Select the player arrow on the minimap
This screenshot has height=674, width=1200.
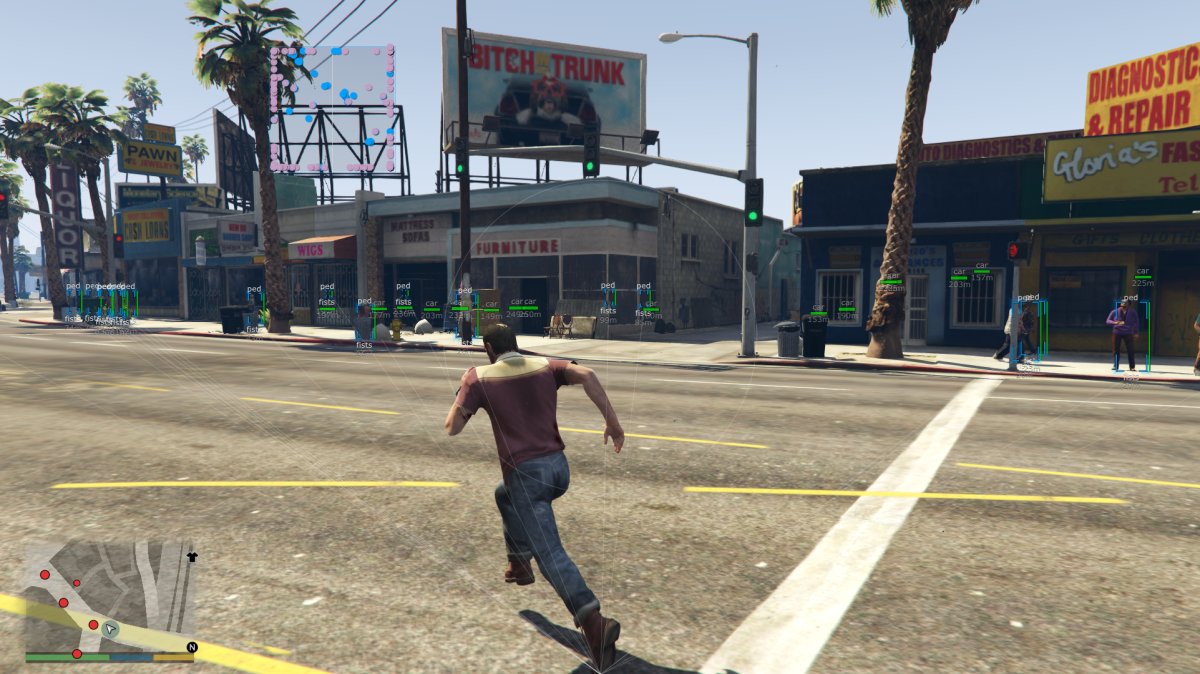111,629
